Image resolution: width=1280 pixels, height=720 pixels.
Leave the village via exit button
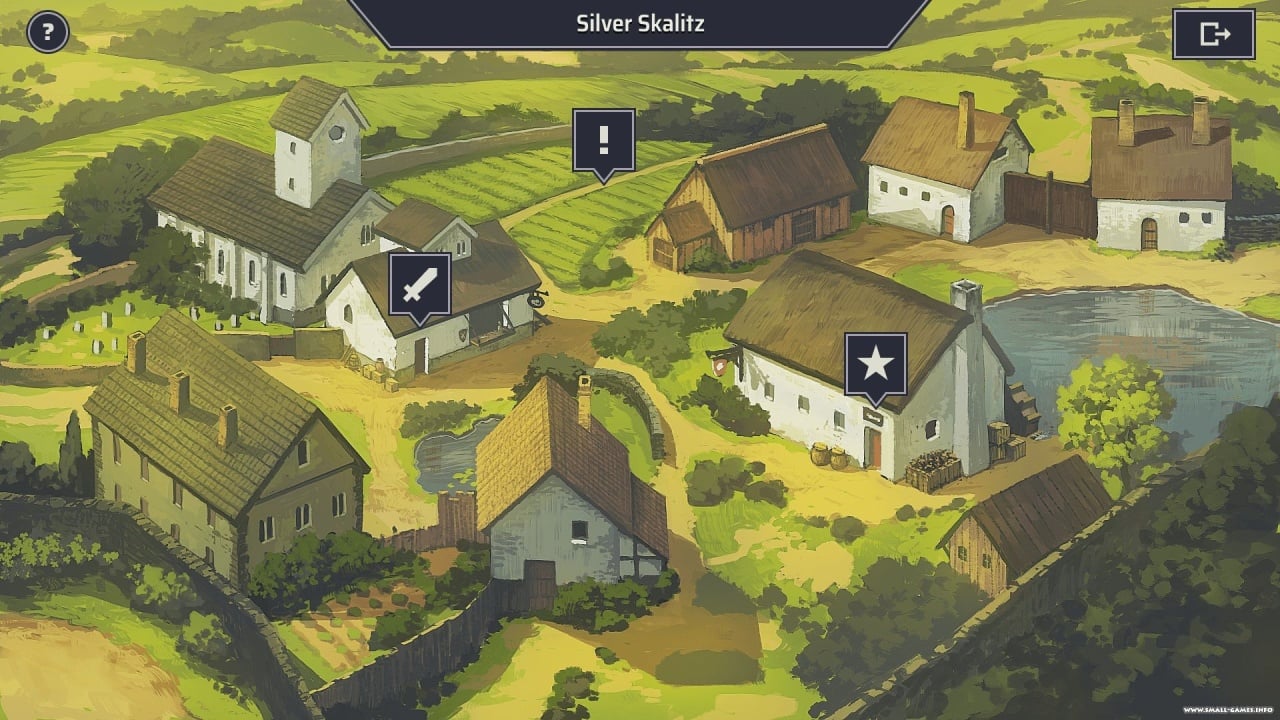pyautogui.click(x=1213, y=34)
